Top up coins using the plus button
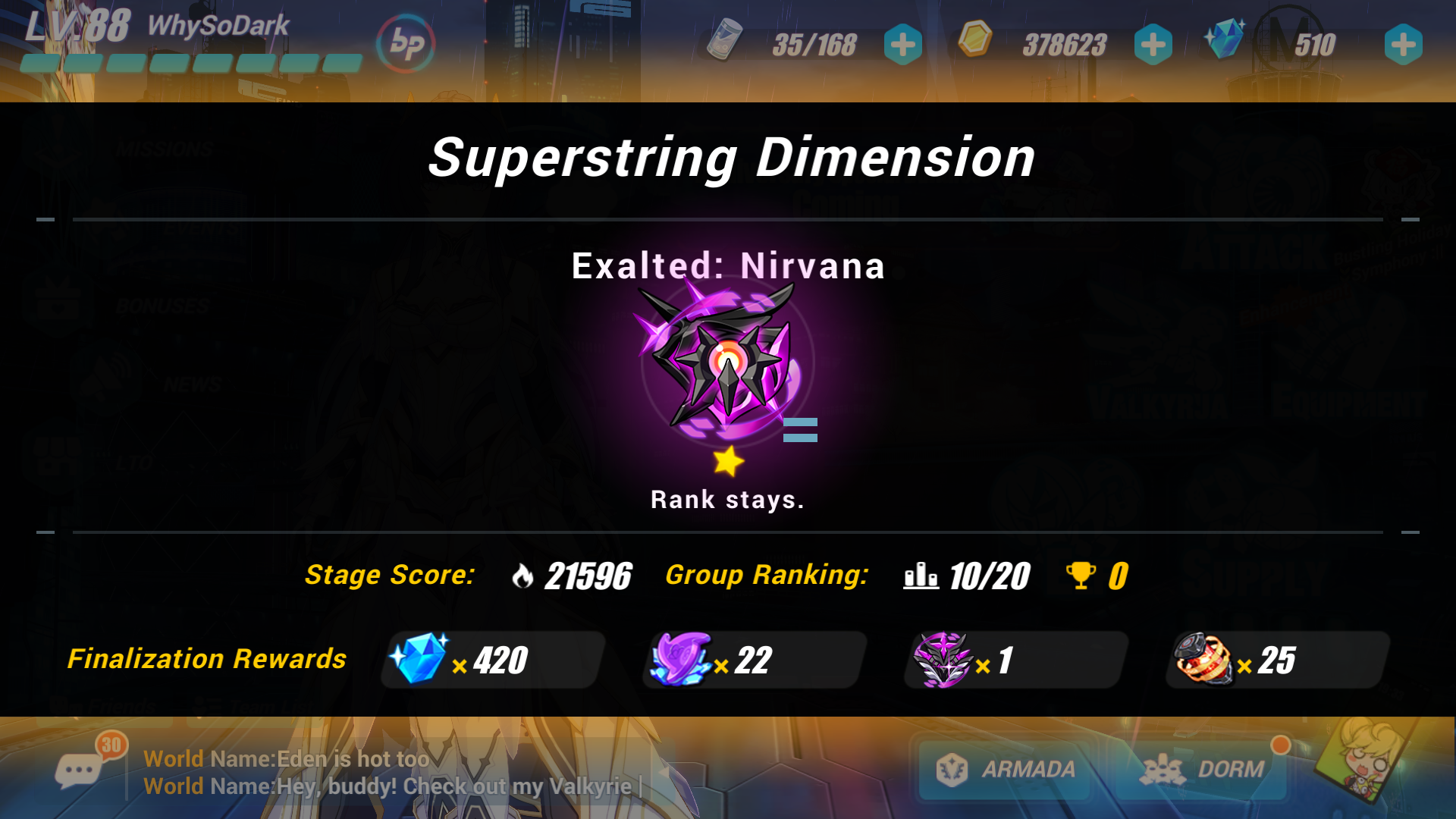Screen dimensions: 1456x819 coord(1153,45)
